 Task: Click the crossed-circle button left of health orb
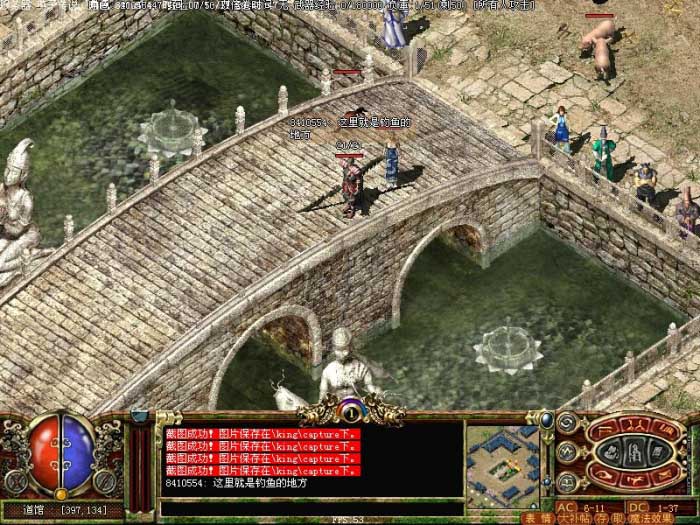pyautogui.click(x=15, y=481)
